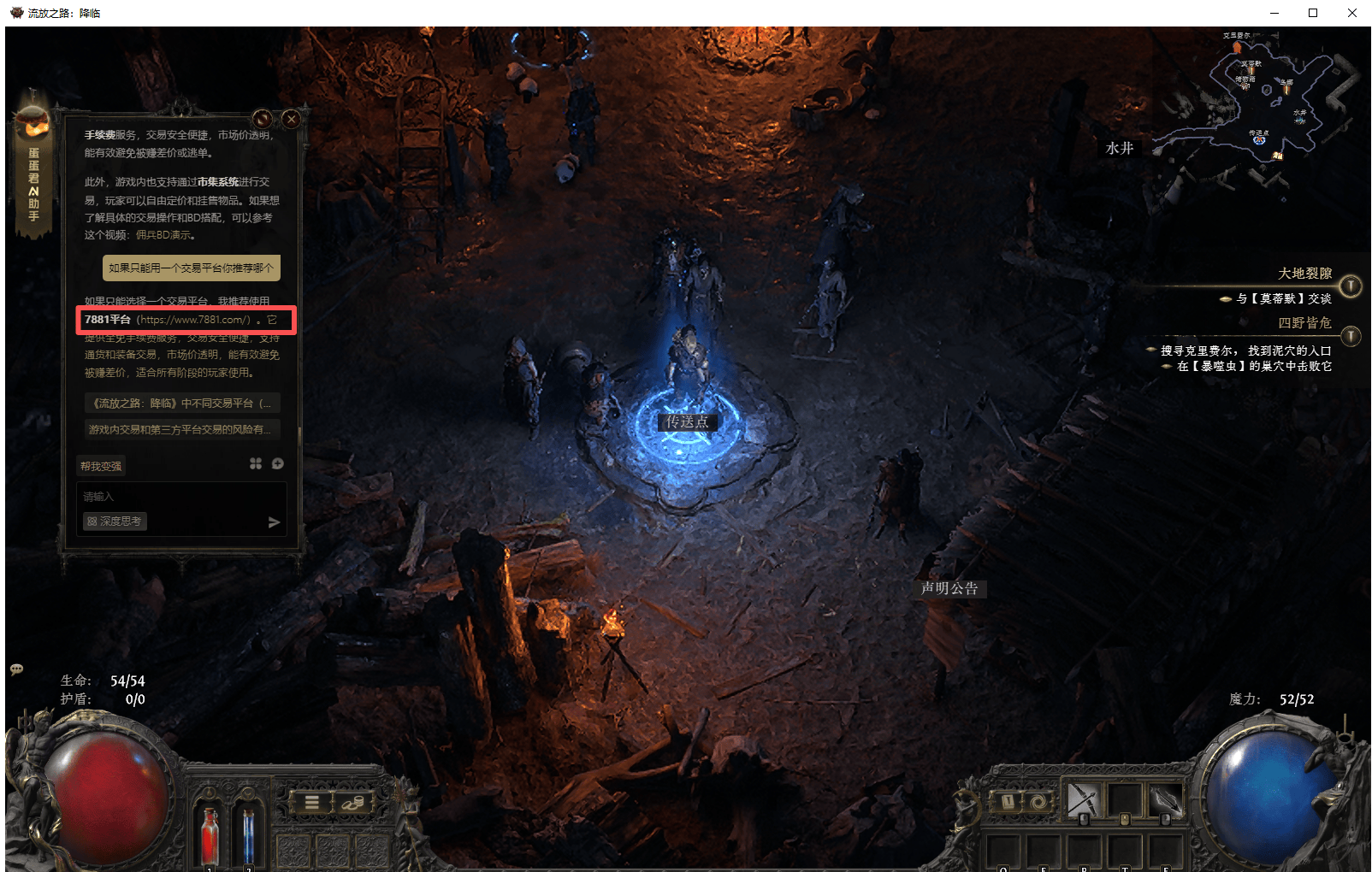
Task: Start a new assistant chat
Action: pos(278,463)
